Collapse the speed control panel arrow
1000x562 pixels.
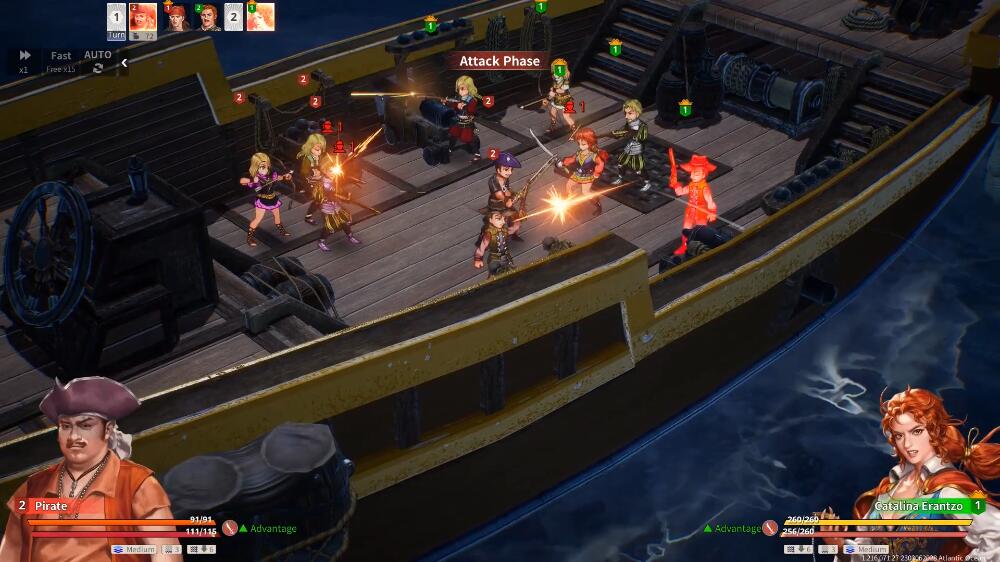tap(124, 63)
